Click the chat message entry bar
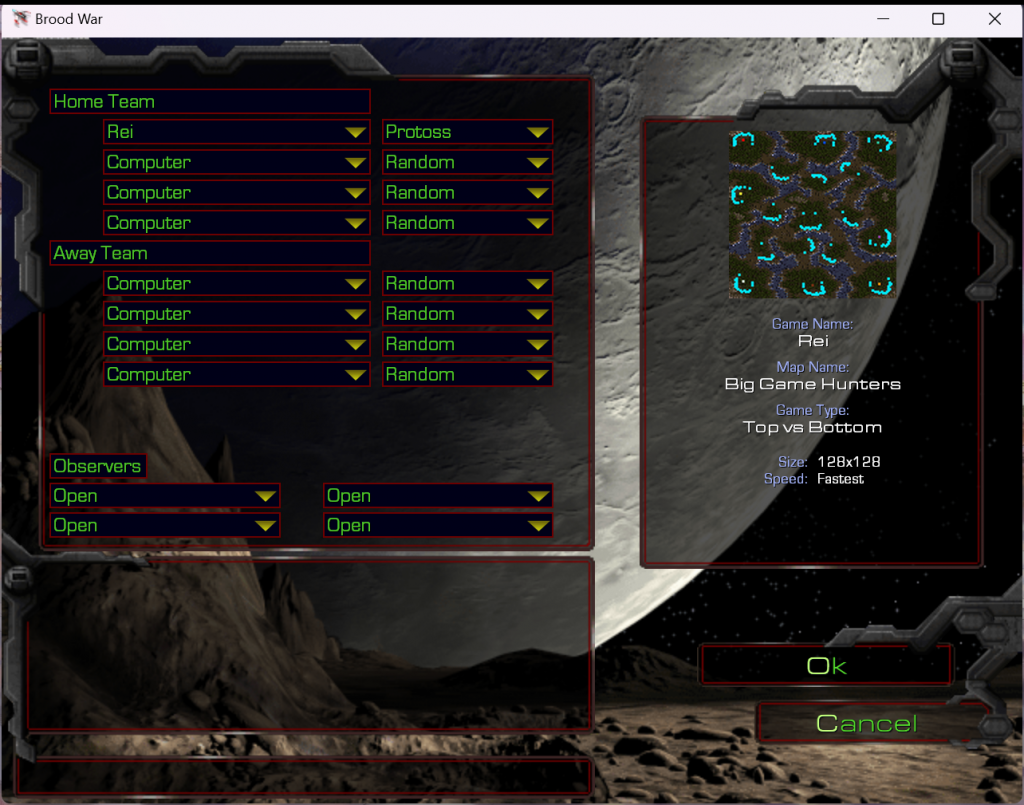 pyautogui.click(x=304, y=775)
